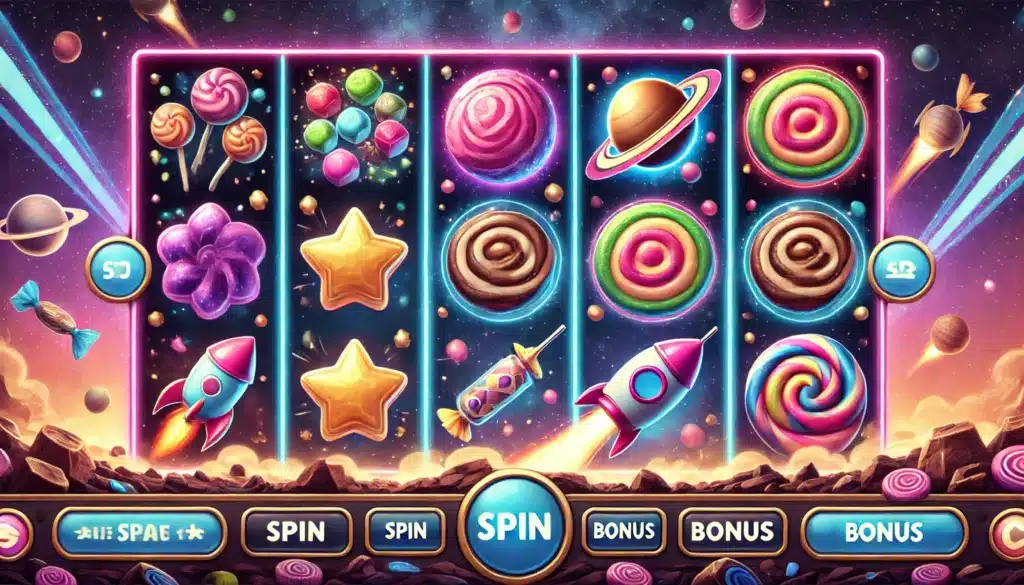Click the pink round button at bottom-left edge
1024x585 pixels.
click(x=12, y=531)
